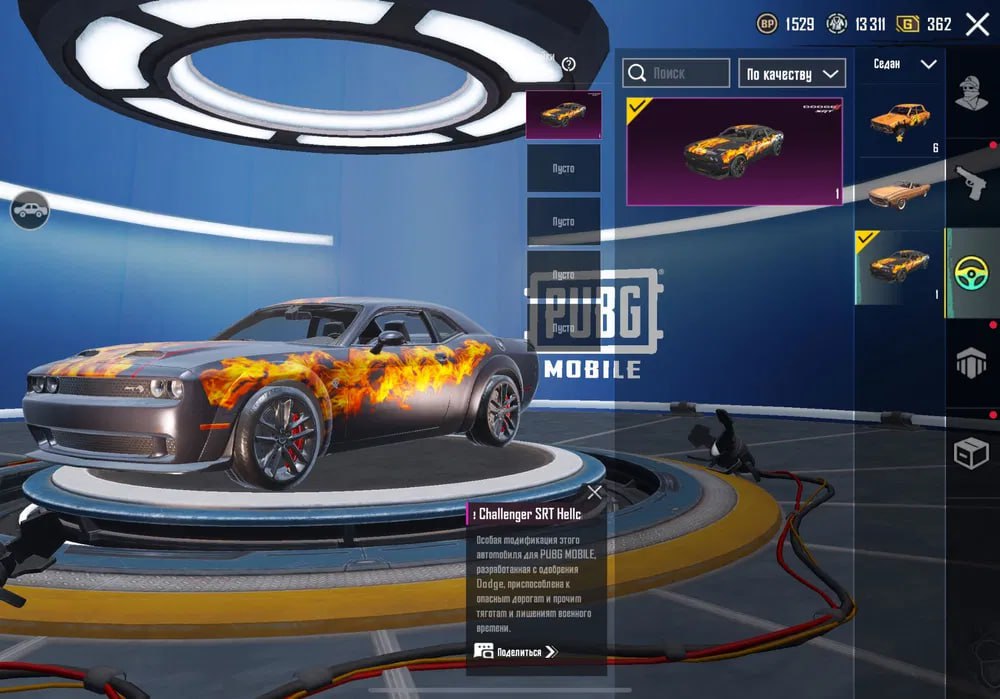Screen dimensions: 1000x699
Task: Open the pistol weapon skins tab
Action: (971, 183)
